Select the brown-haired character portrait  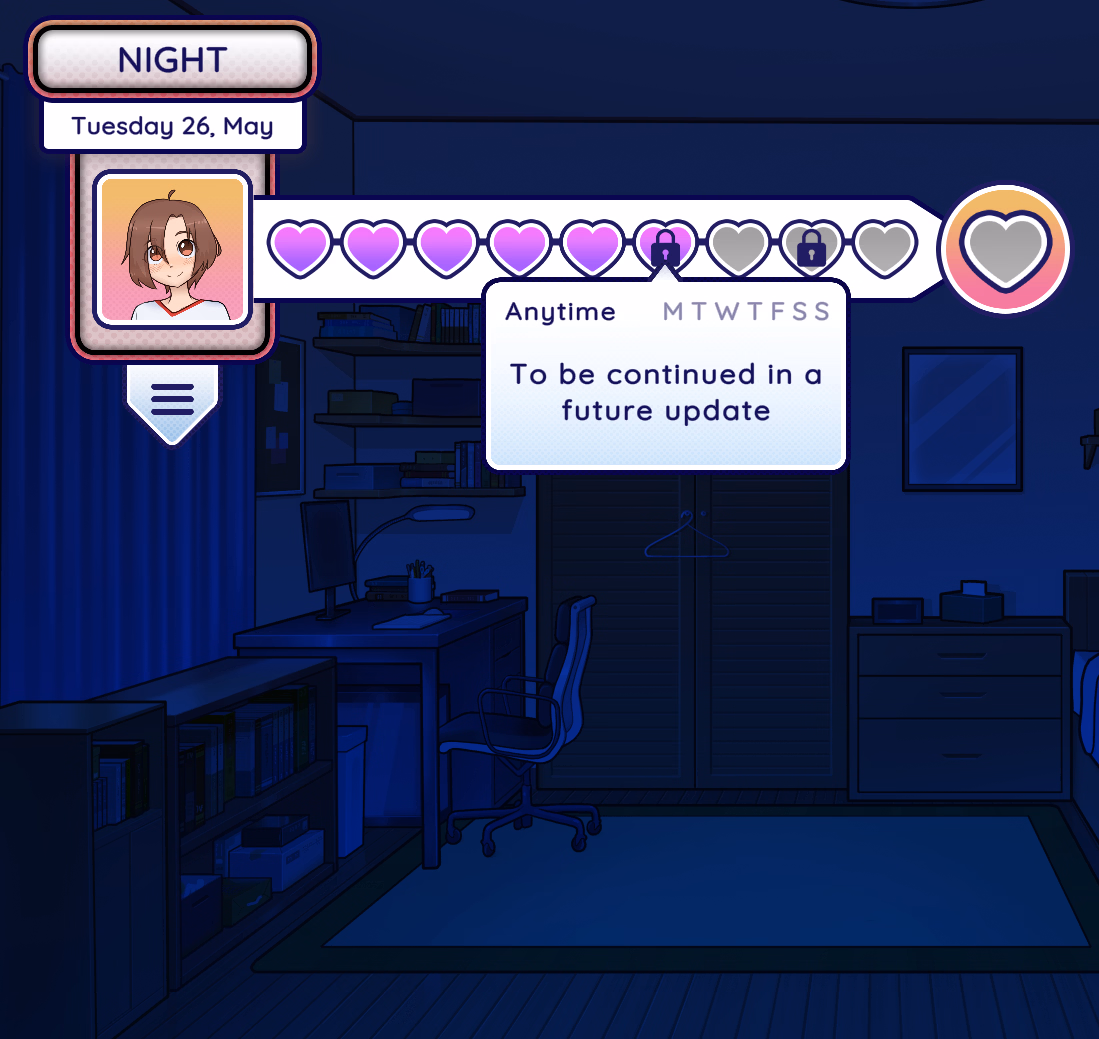[172, 249]
